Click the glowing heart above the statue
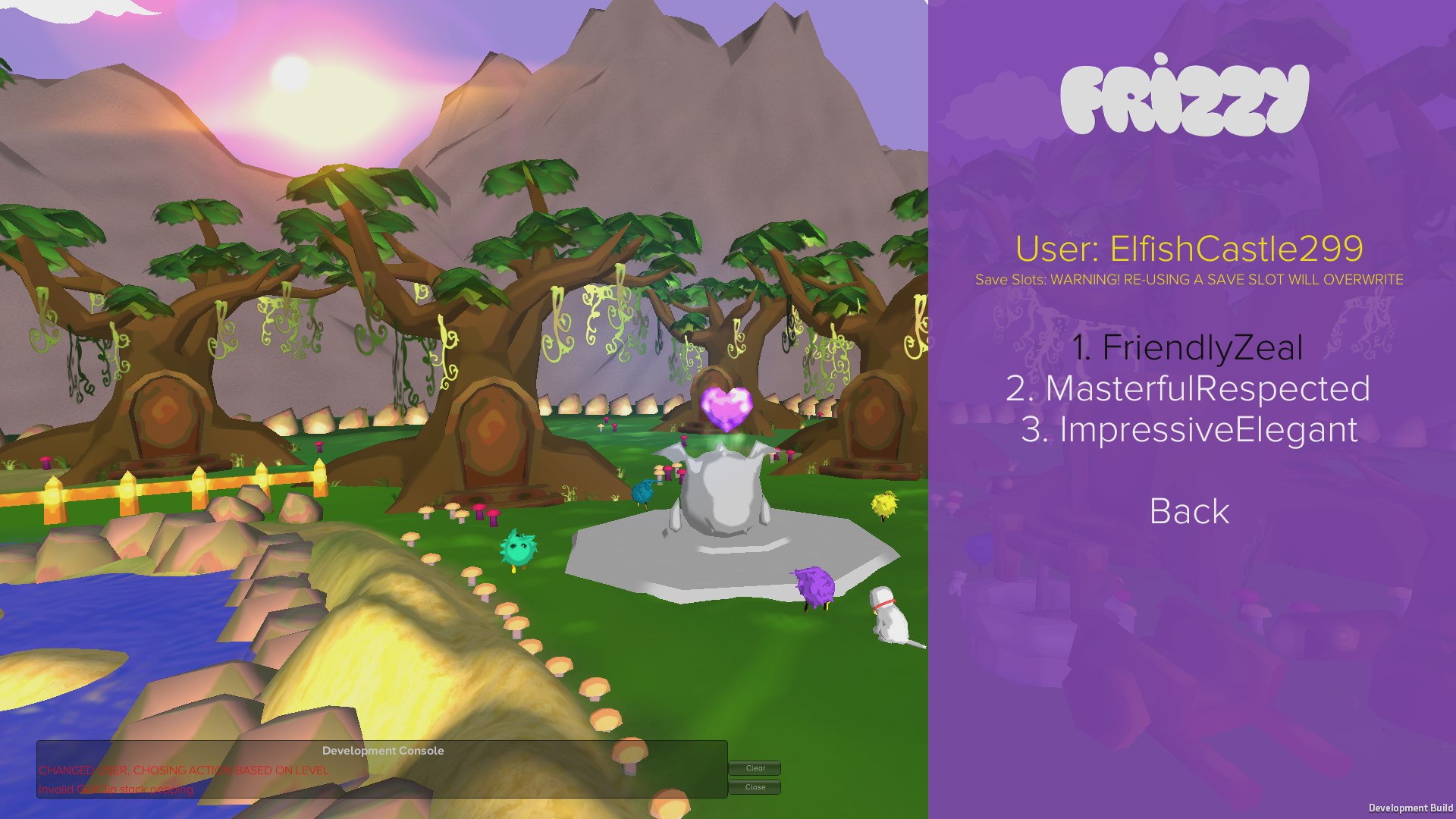The height and width of the screenshot is (819, 1456). tap(726, 407)
